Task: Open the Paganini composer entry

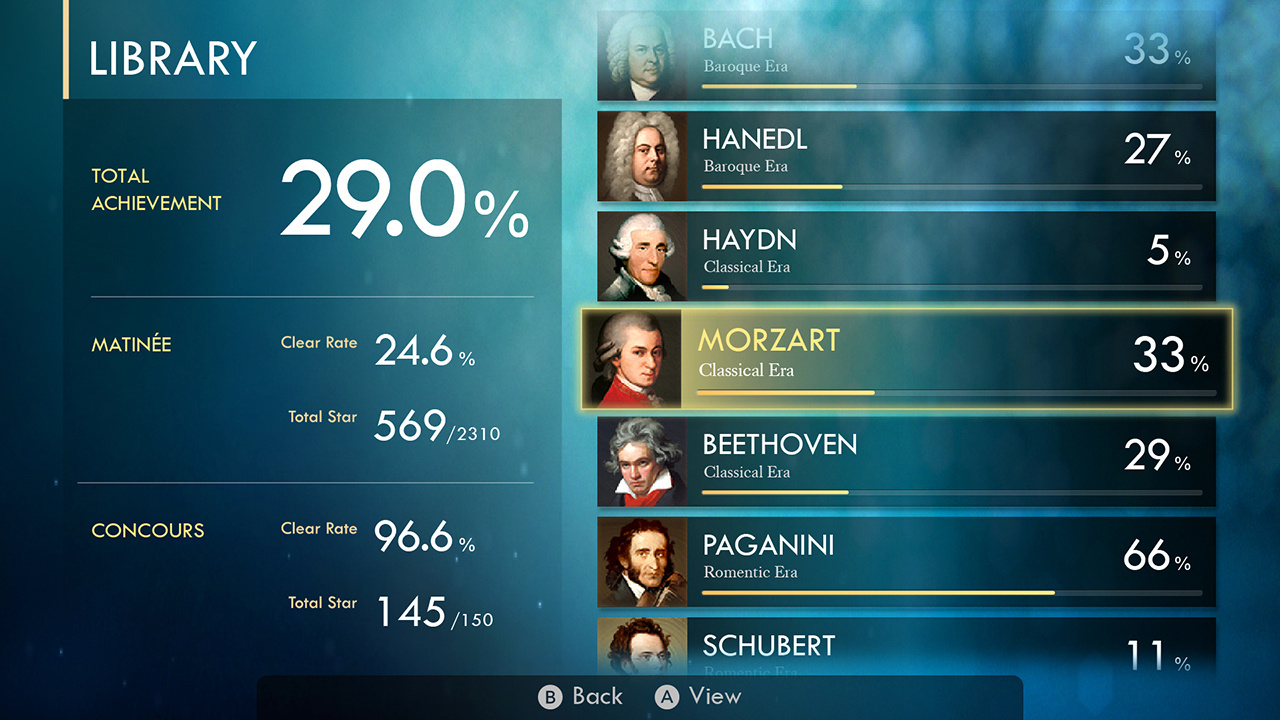Action: 900,562
